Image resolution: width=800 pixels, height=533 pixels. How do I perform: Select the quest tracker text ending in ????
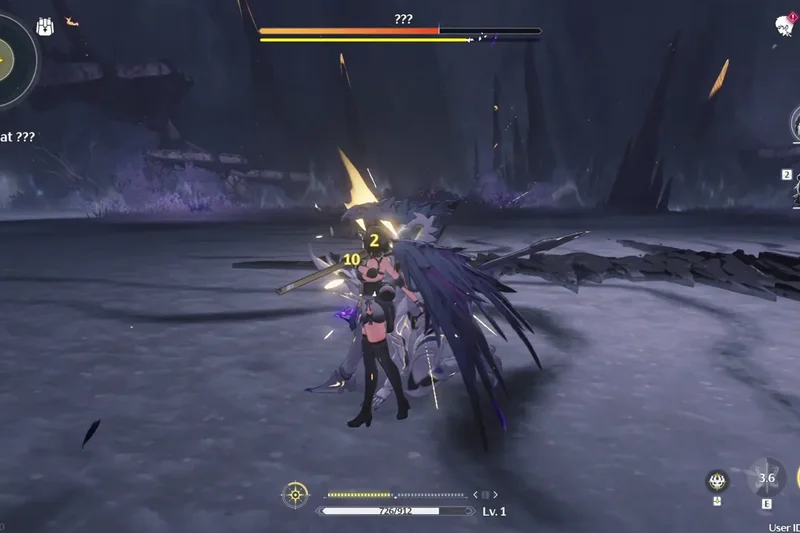pyautogui.click(x=18, y=136)
